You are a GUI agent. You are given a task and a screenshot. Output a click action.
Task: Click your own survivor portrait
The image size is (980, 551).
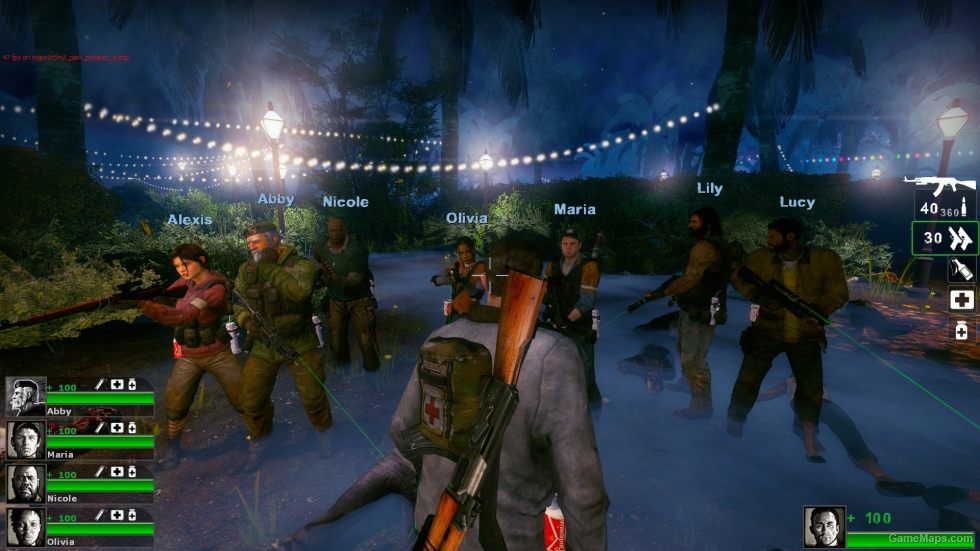tap(824, 526)
